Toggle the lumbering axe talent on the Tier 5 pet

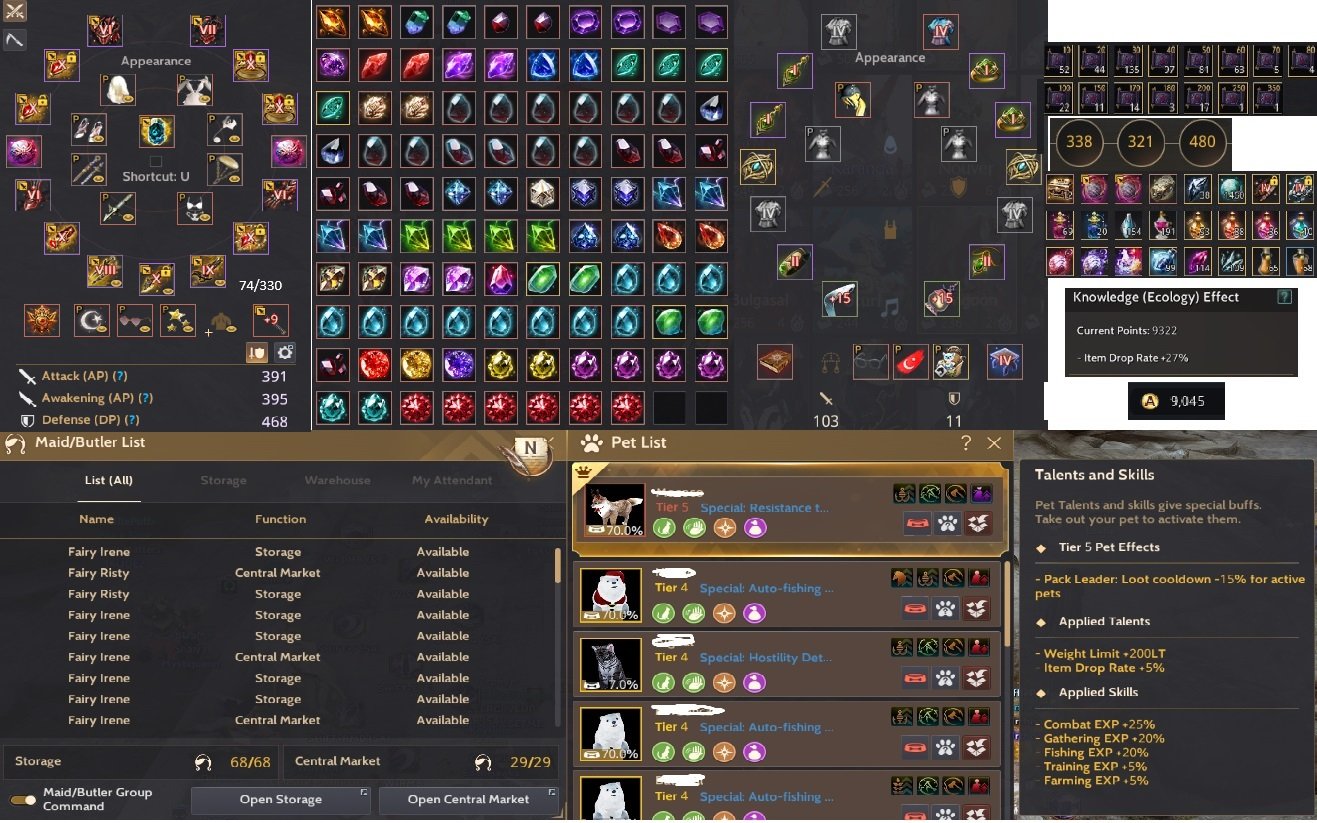pyautogui.click(x=955, y=493)
